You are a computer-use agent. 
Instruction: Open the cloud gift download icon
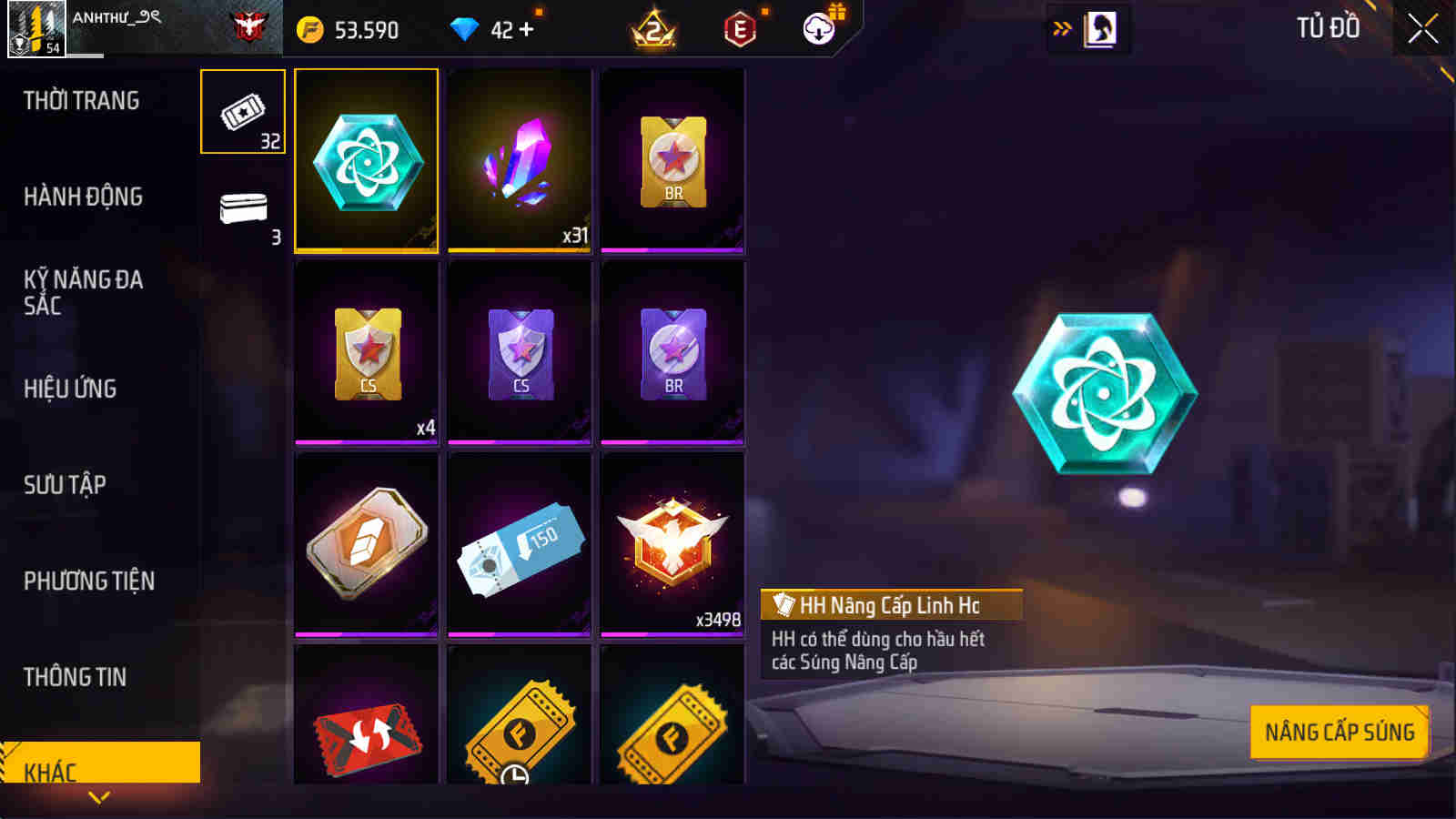point(818,29)
